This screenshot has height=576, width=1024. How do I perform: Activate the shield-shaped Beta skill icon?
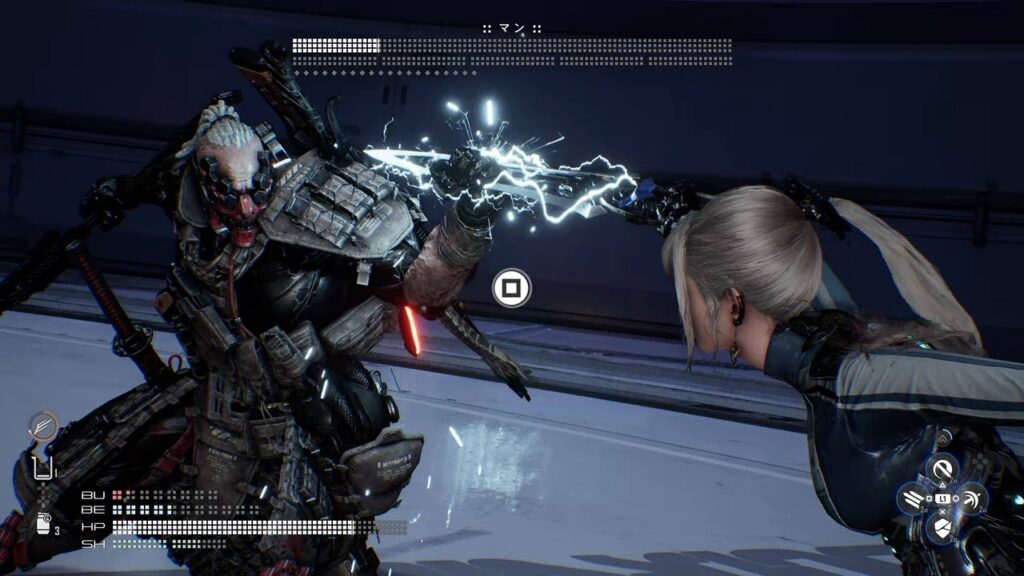pyautogui.click(x=942, y=527)
